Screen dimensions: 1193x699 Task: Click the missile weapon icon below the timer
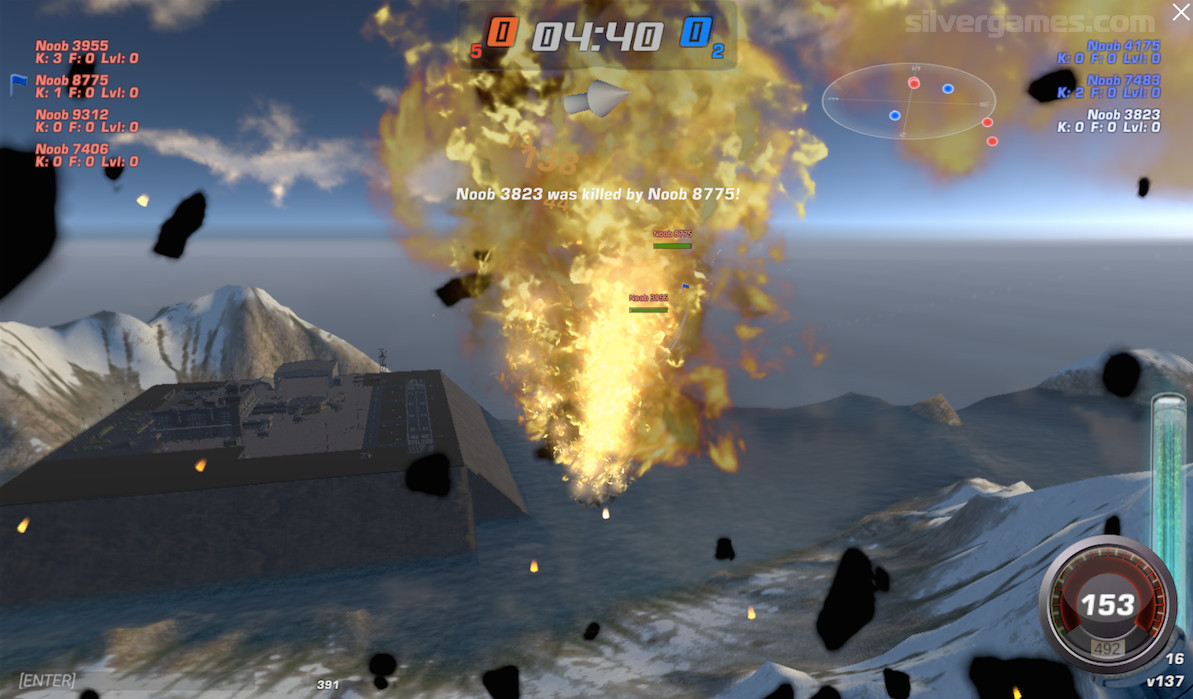point(596,98)
